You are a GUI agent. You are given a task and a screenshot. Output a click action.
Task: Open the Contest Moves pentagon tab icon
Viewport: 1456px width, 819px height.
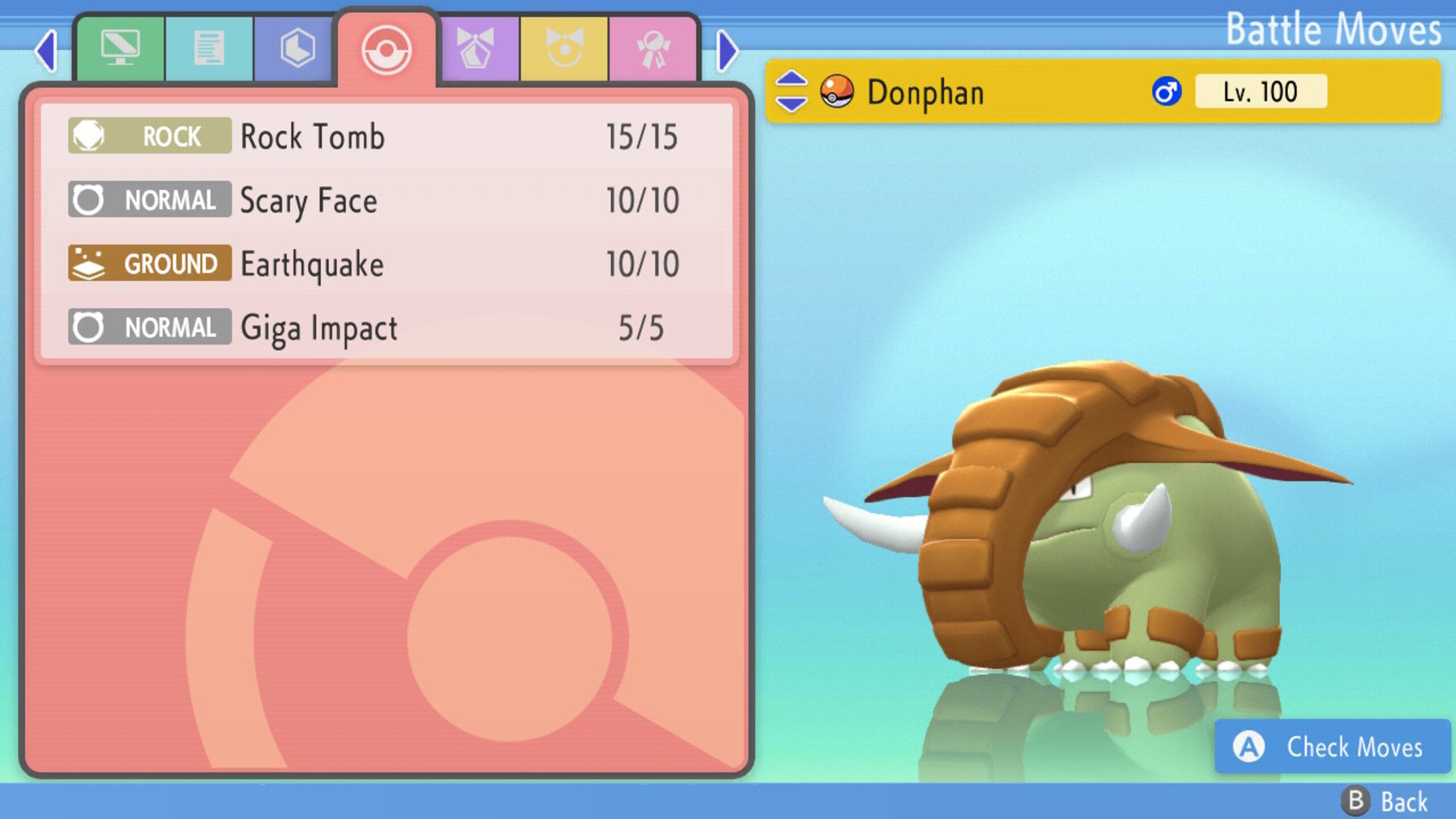pos(478,47)
